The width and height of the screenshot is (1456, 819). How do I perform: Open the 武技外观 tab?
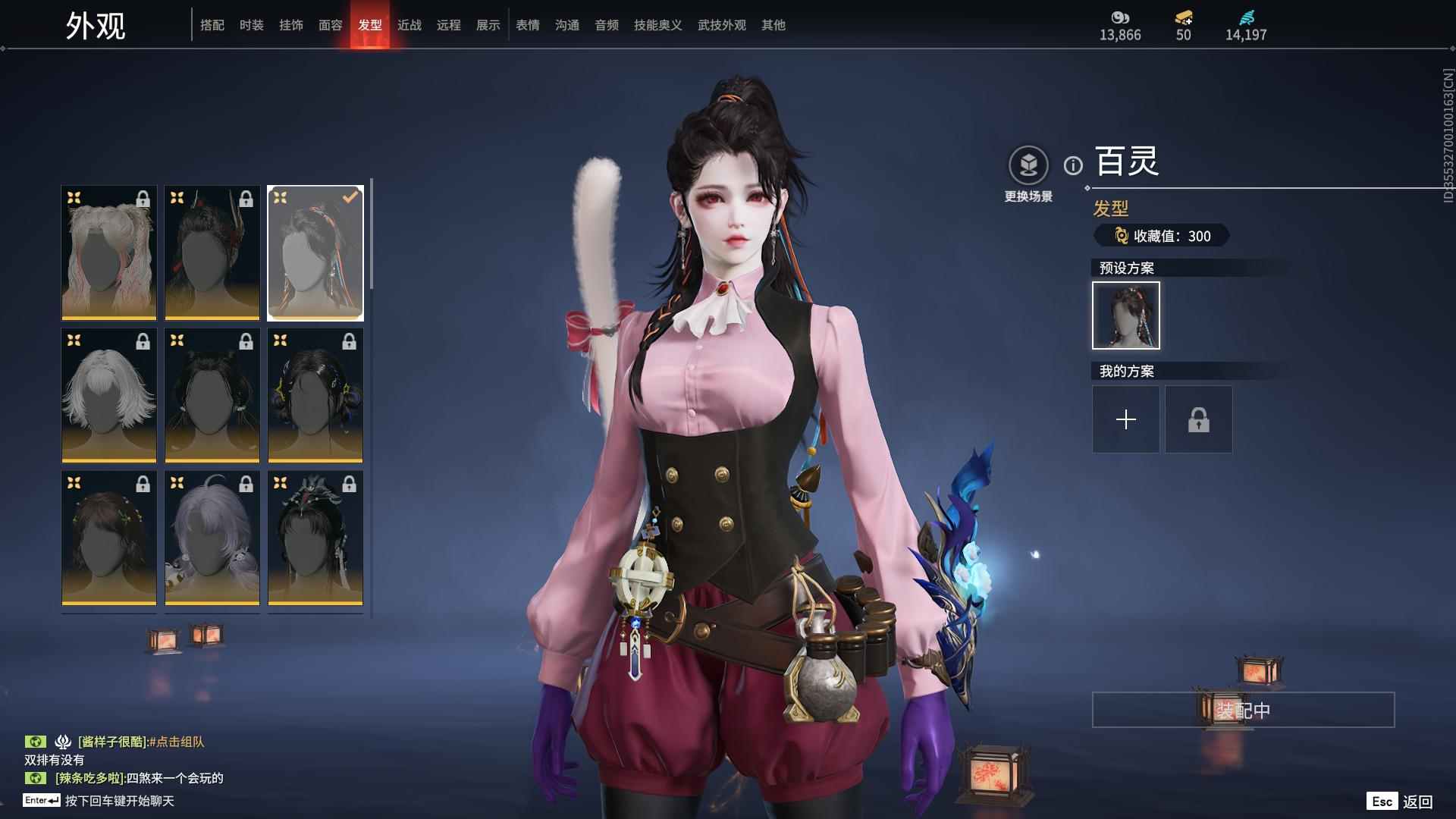click(x=722, y=25)
